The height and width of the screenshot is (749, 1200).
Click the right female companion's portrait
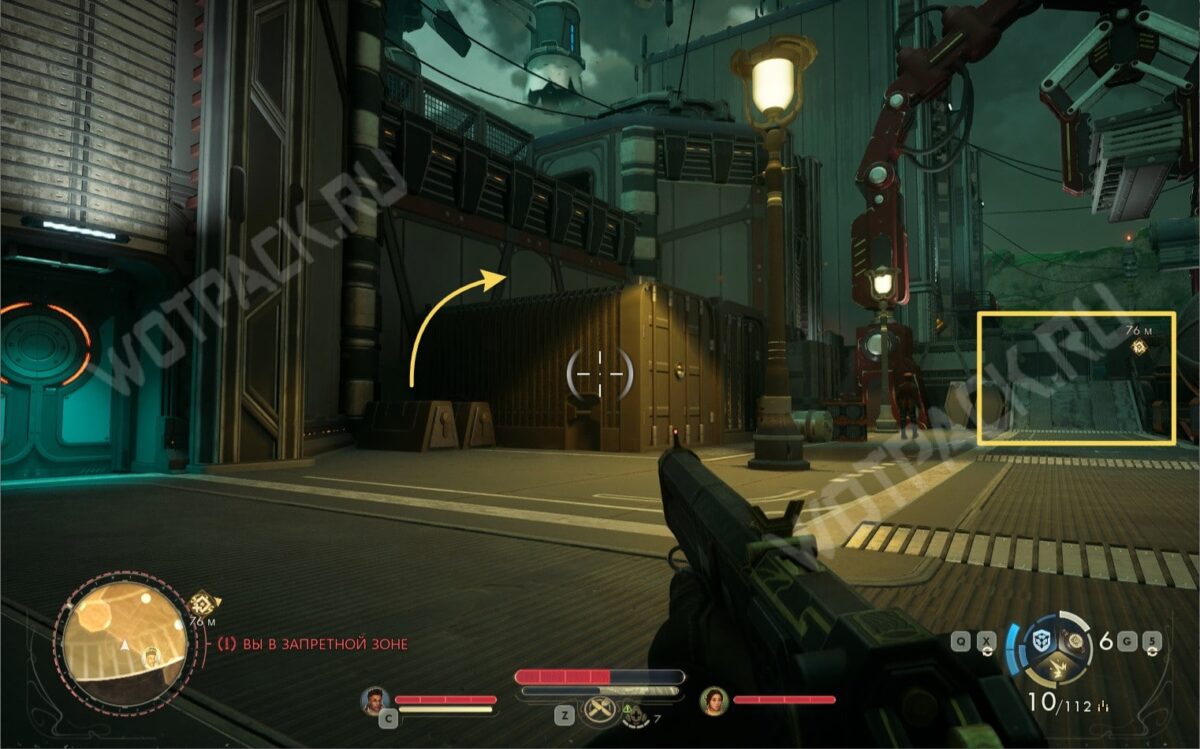pos(714,700)
